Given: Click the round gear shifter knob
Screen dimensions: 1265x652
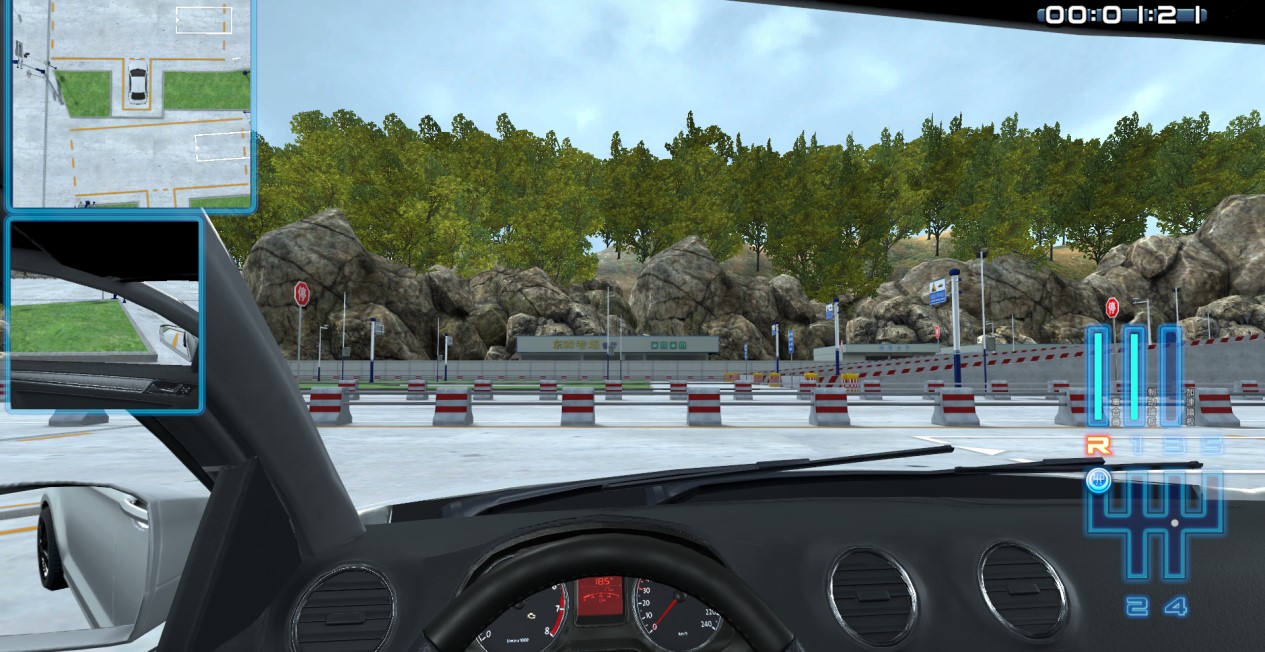Looking at the screenshot, I should 1098,481.
